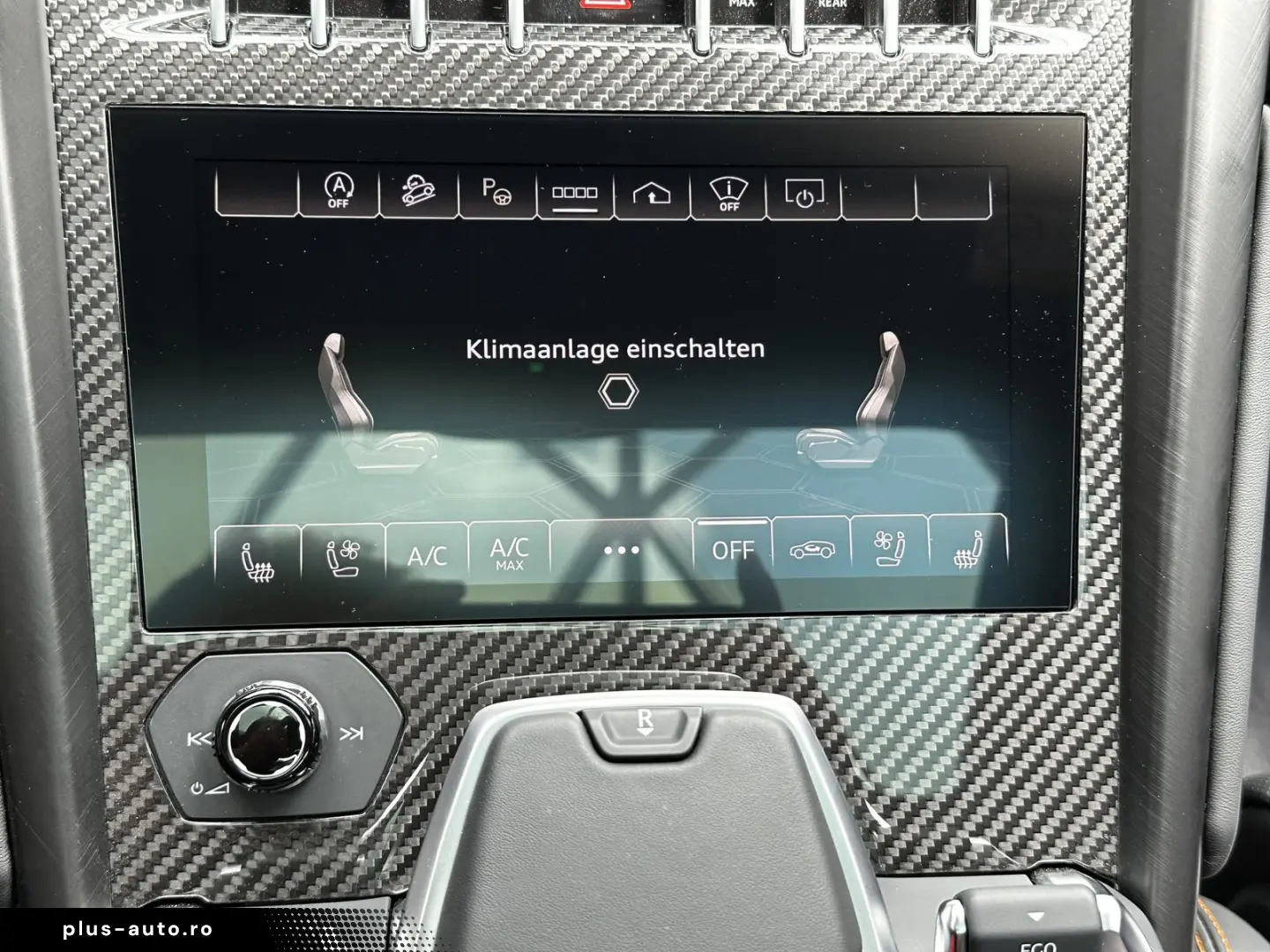Enable A/C mode
Viewport: 1270px width, 952px height.
427,551
